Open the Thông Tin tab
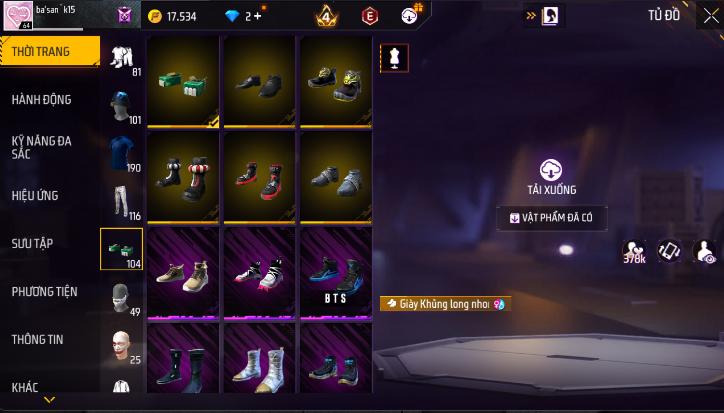 coord(37,339)
